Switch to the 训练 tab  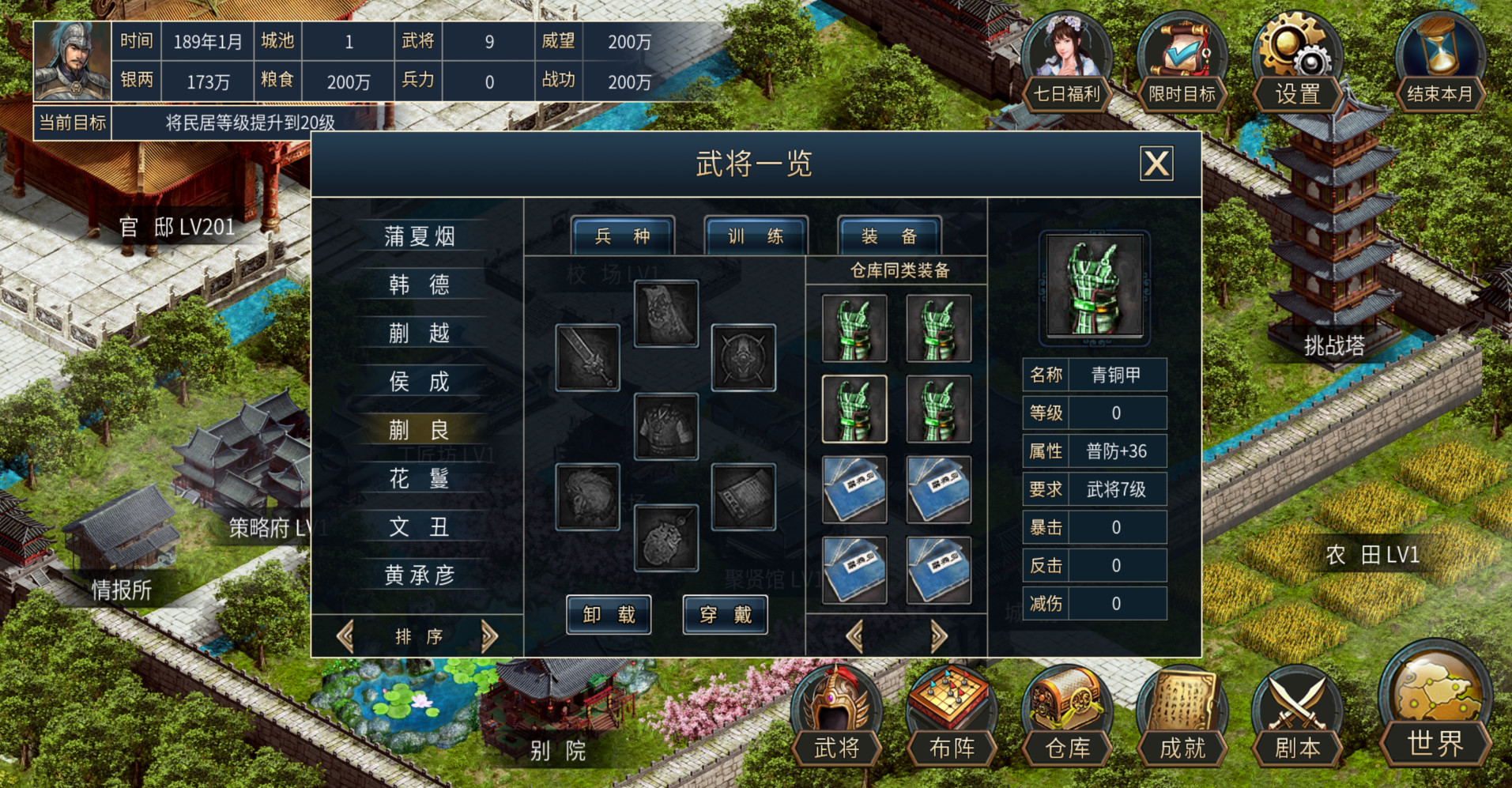pyautogui.click(x=755, y=236)
